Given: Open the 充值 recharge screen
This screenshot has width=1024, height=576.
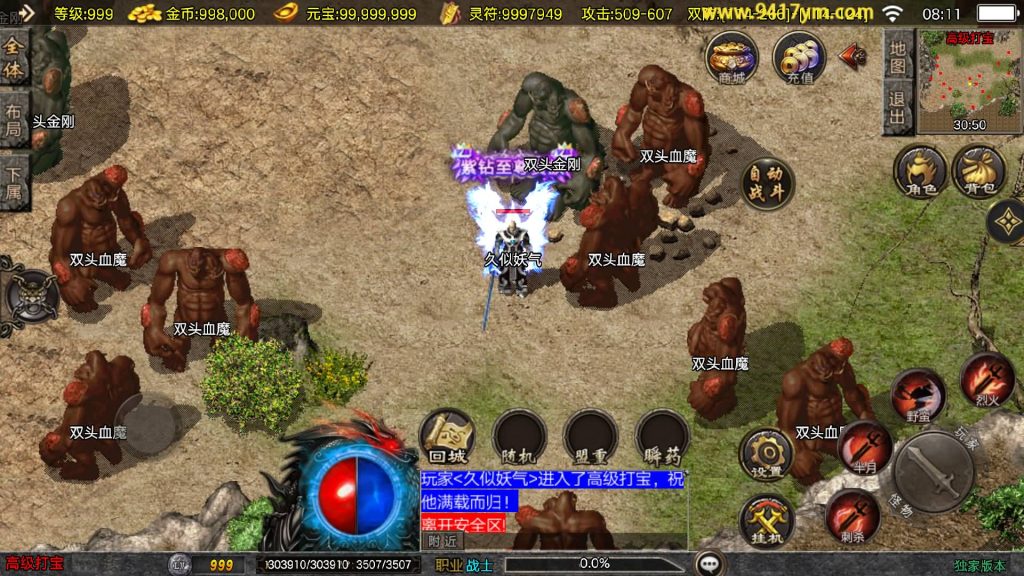Looking at the screenshot, I should pyautogui.click(x=799, y=58).
